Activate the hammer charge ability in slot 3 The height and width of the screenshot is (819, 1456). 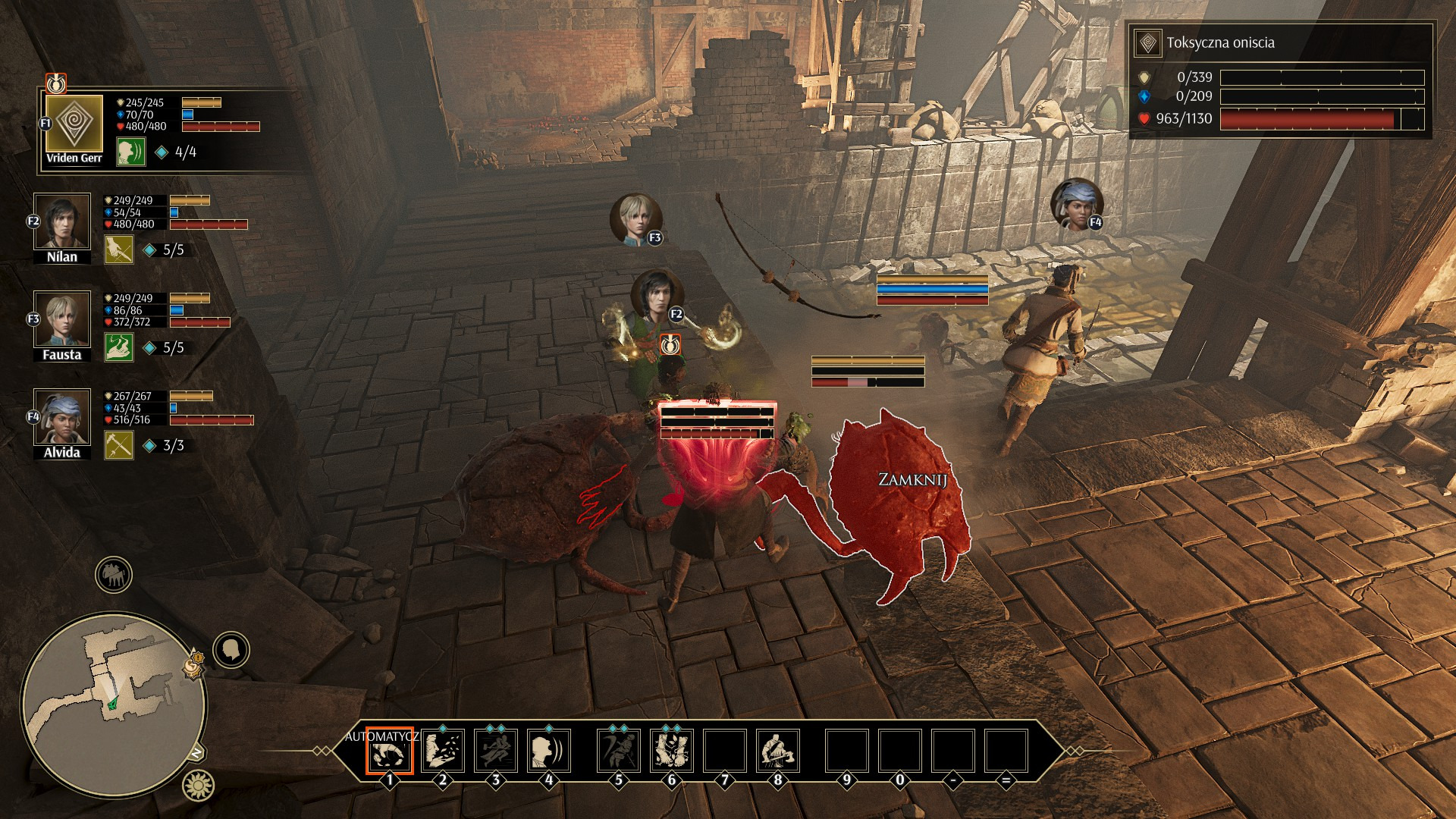pyautogui.click(x=496, y=751)
